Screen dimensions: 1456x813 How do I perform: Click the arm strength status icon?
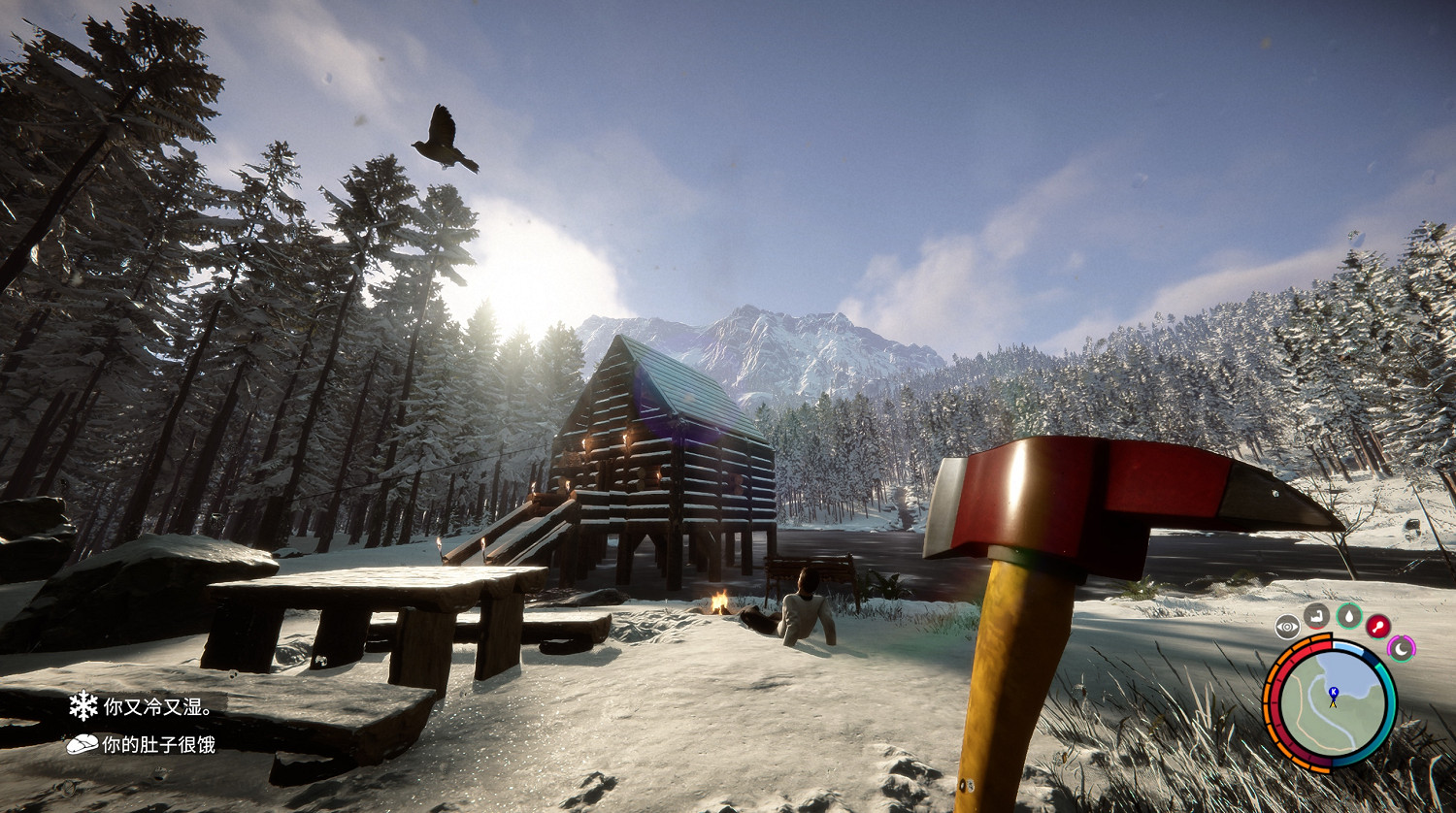(x=1315, y=617)
